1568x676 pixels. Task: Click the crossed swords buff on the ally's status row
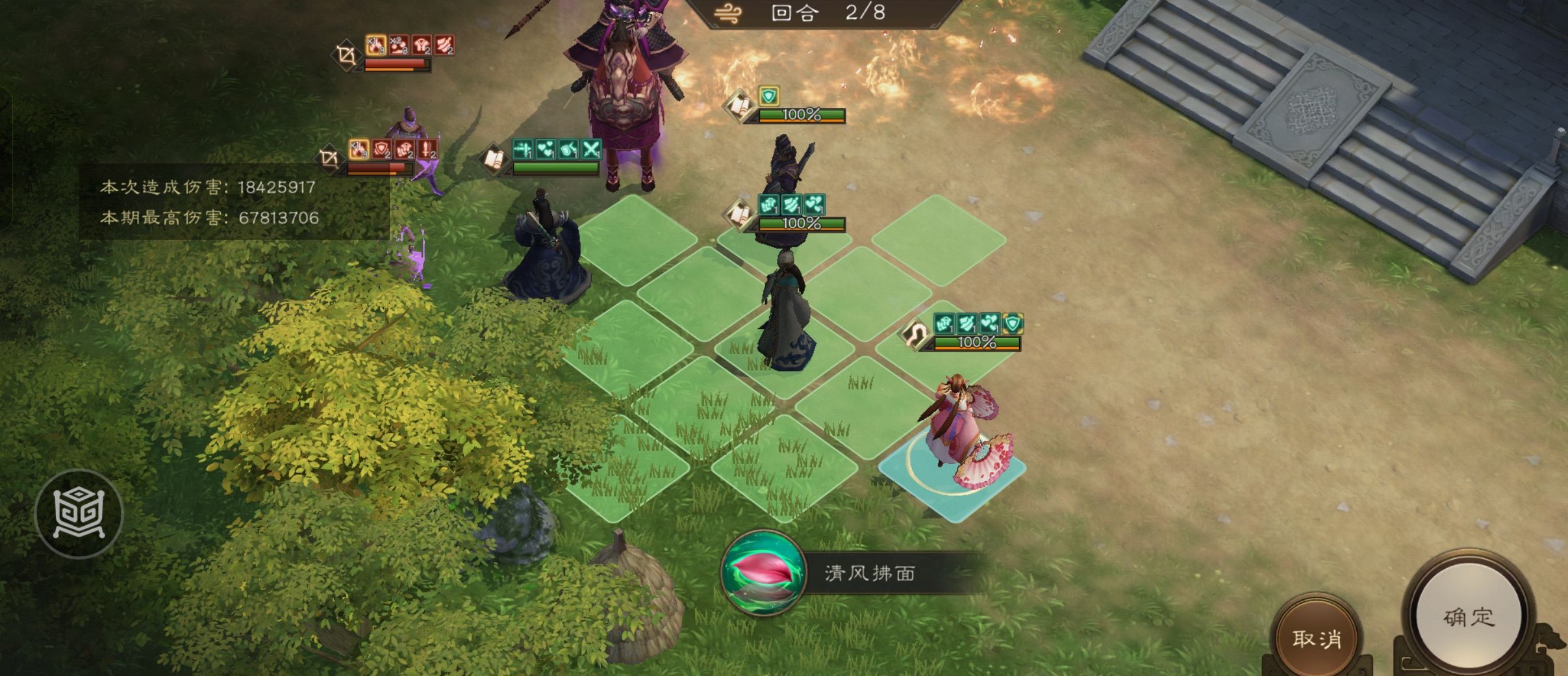[x=592, y=149]
